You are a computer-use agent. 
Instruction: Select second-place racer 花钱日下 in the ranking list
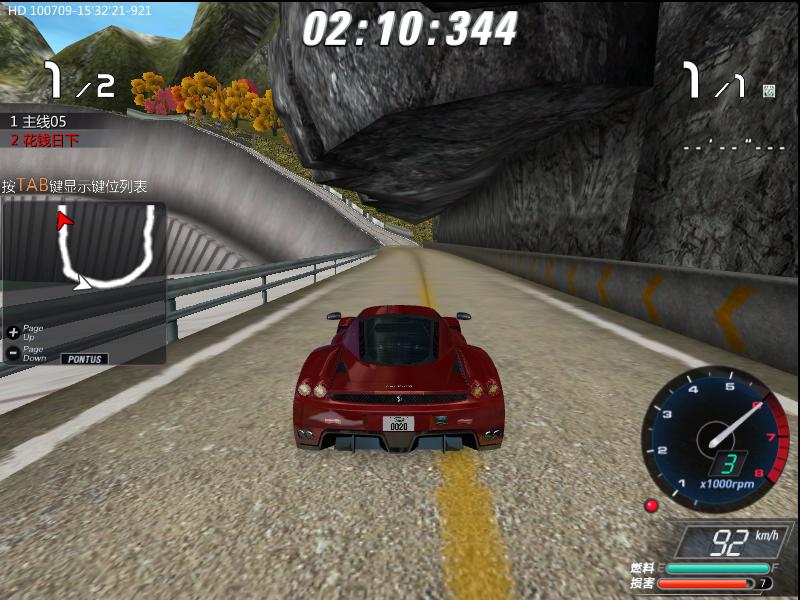coord(46,140)
